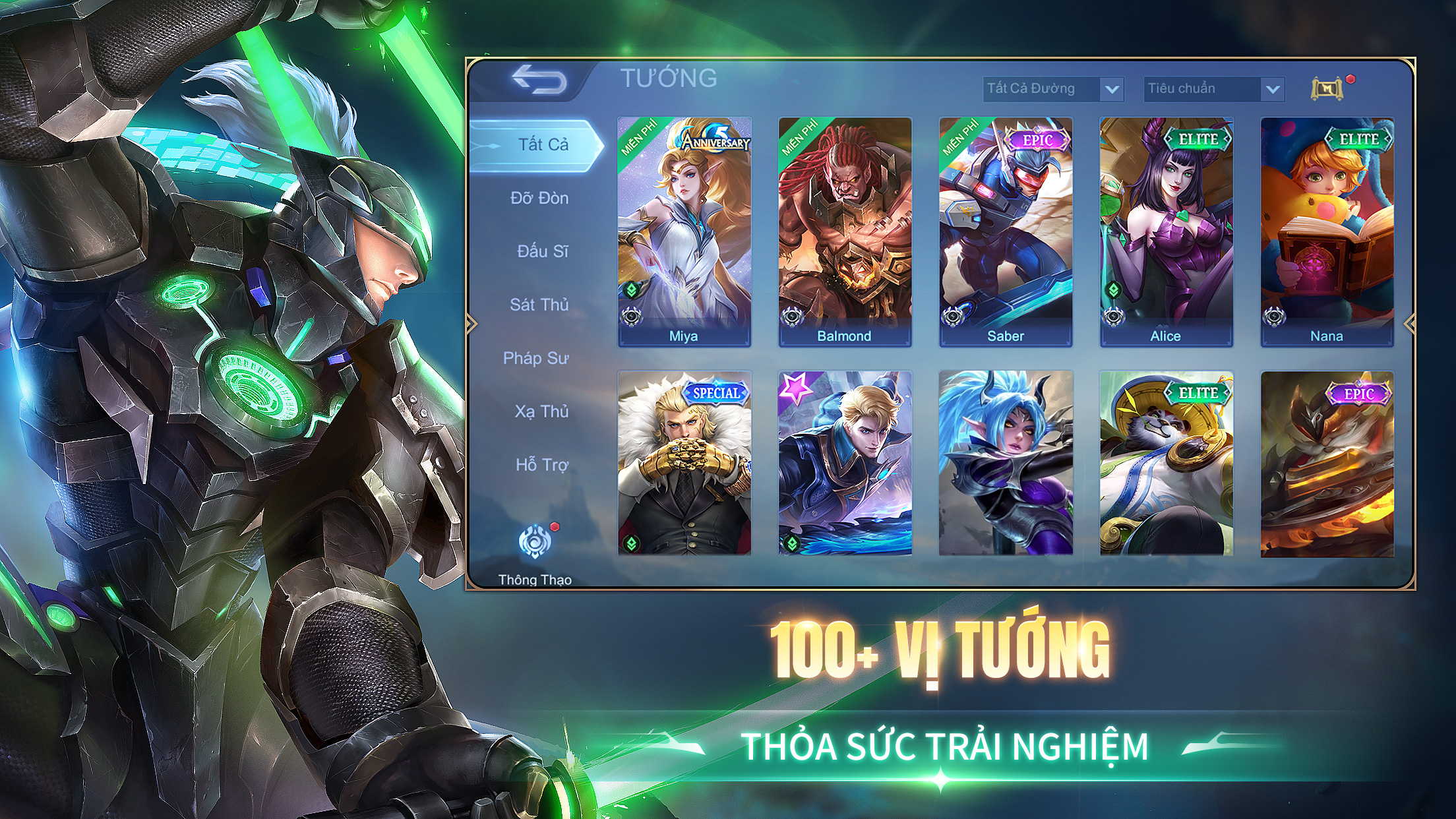Screen dimensions: 1456x819
Task: Click the golden banner icon with red dot
Action: click(1327, 88)
